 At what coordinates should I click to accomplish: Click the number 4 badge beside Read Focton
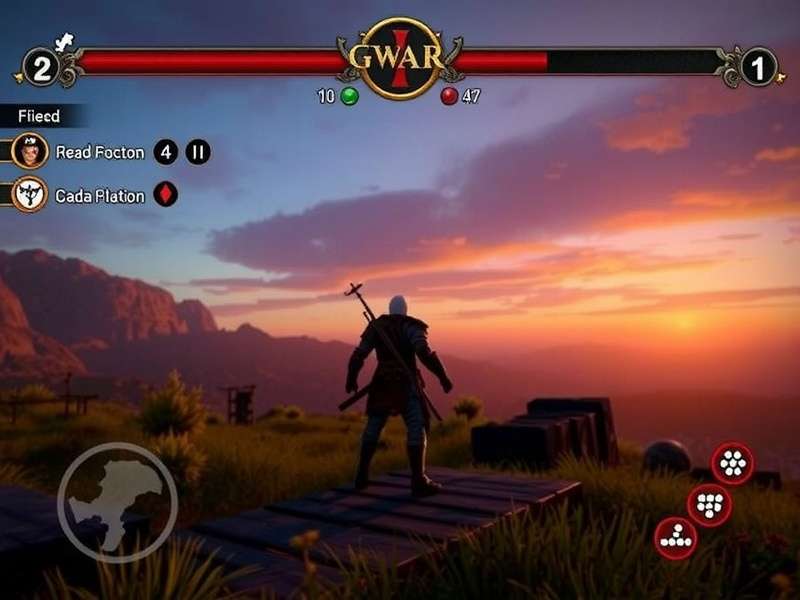click(166, 152)
